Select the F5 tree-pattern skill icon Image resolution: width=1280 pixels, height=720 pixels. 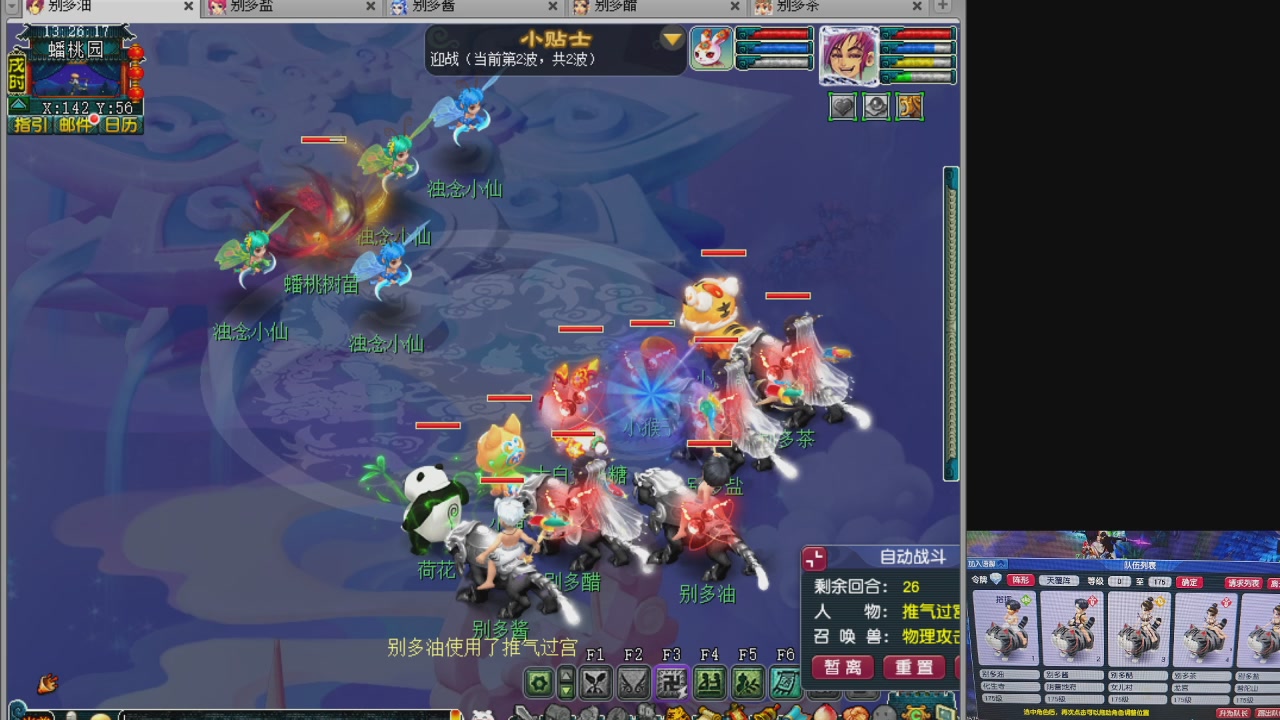[x=747, y=681]
